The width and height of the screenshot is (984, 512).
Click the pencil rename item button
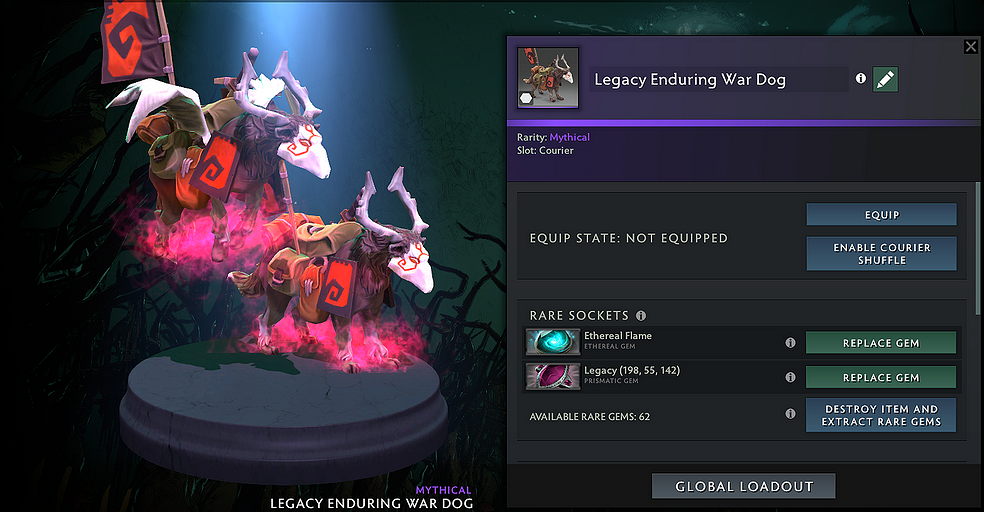[x=885, y=80]
